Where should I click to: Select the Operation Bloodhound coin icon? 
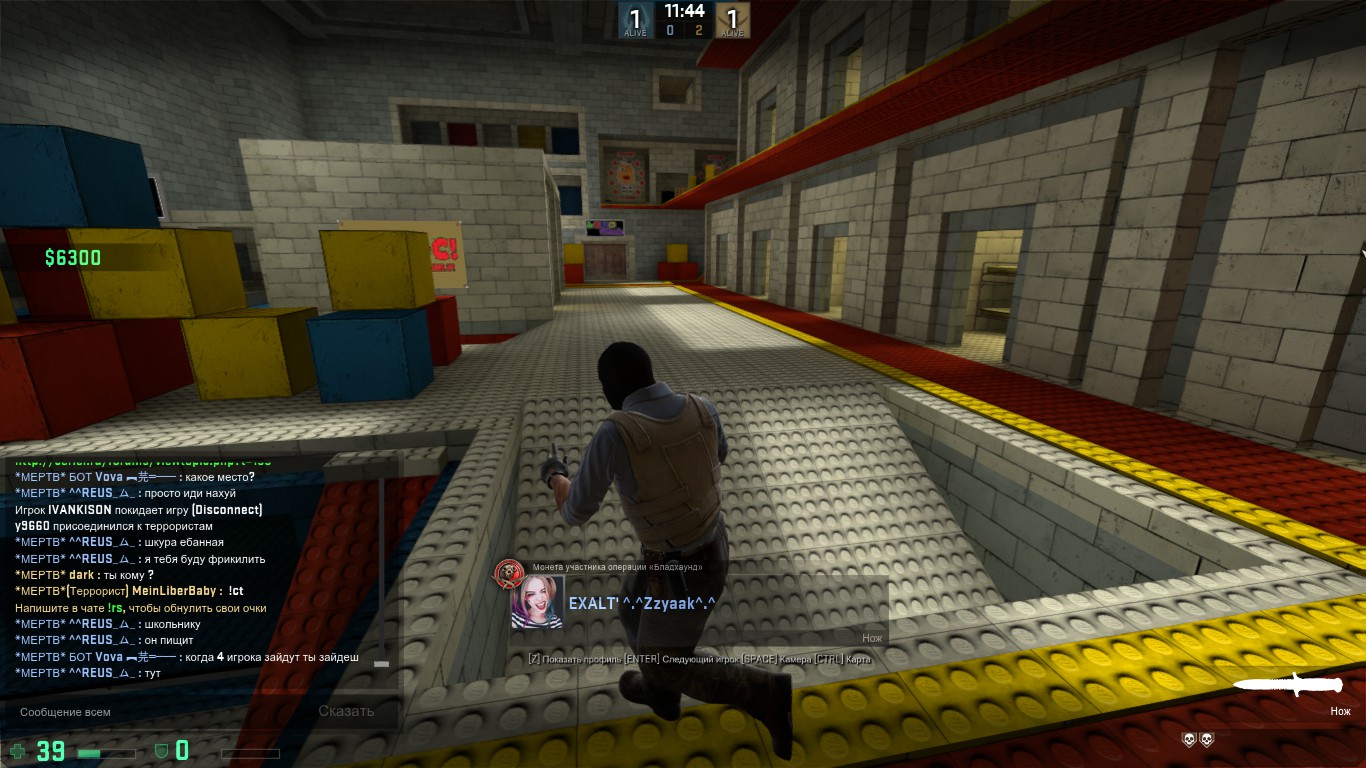click(509, 573)
